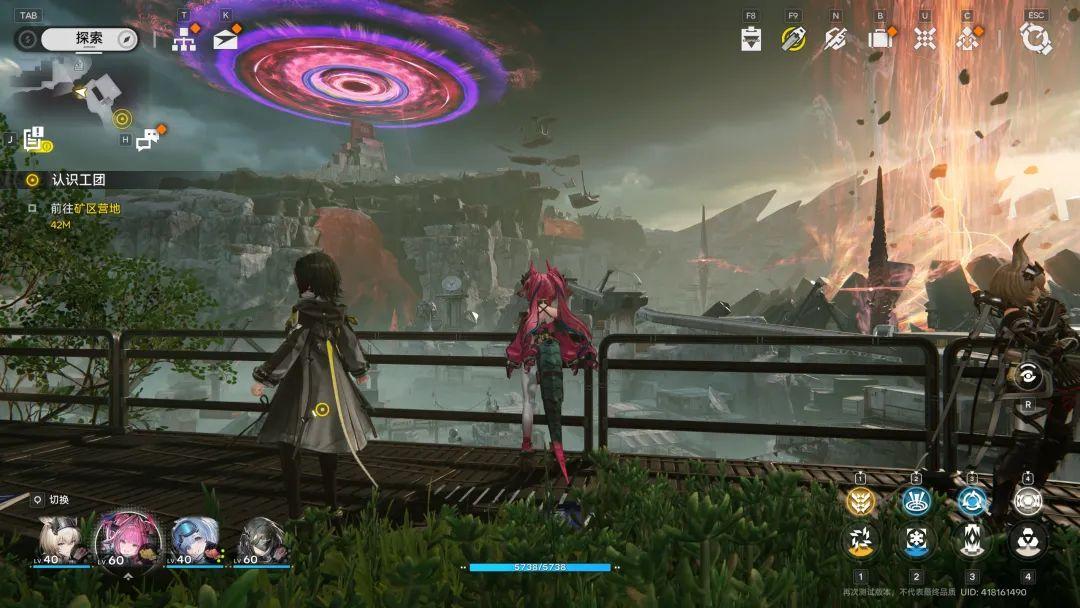Viewport: 1080px width, 608px height.
Task: Activate the snowflake skill icon in slot 2
Action: pos(916,541)
